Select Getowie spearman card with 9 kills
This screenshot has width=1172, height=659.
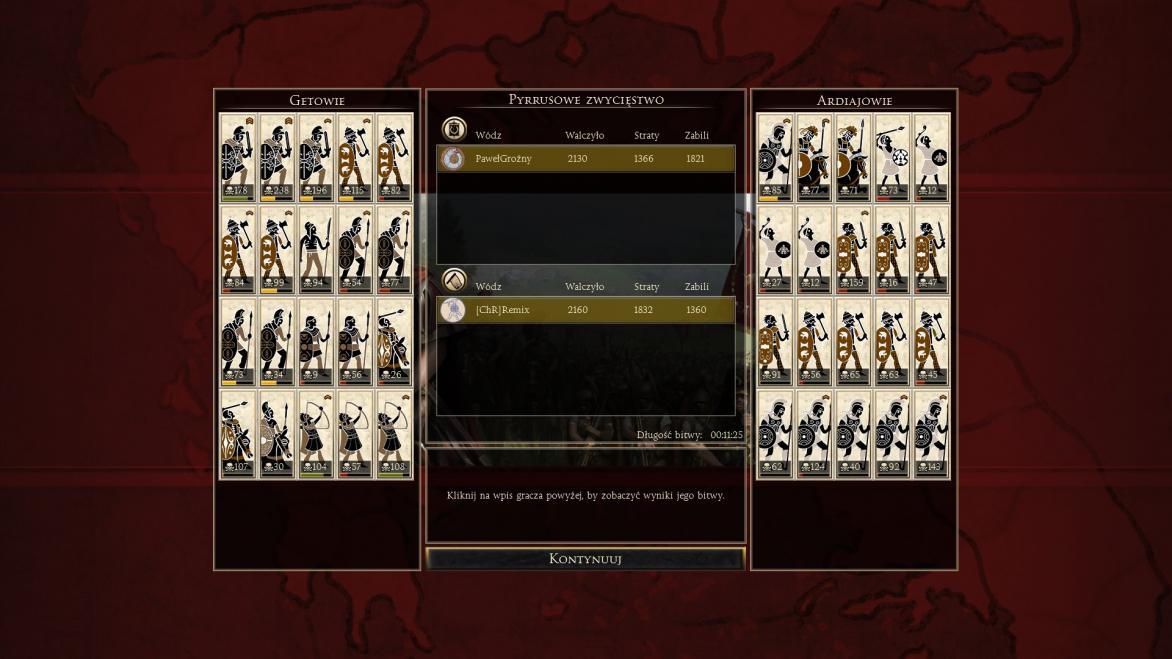click(x=316, y=342)
